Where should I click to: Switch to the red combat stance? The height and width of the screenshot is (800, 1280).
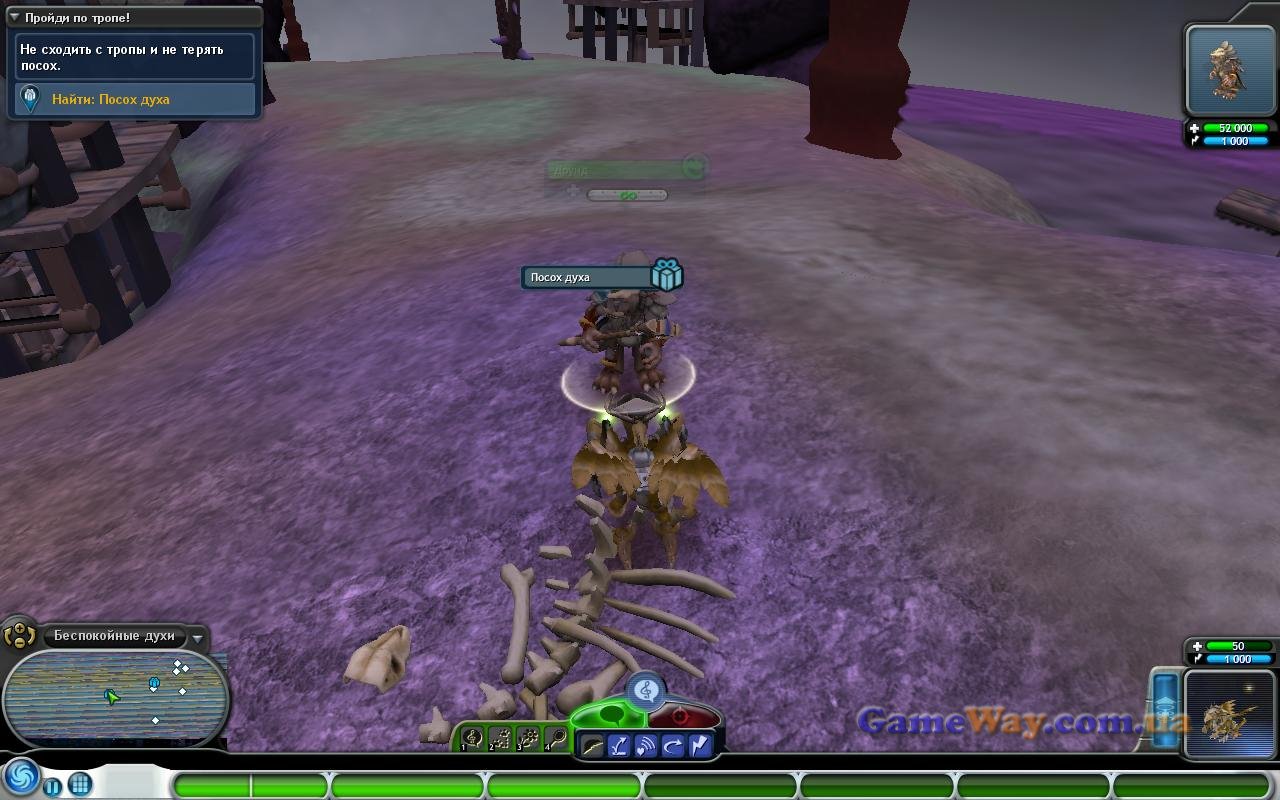click(x=682, y=716)
